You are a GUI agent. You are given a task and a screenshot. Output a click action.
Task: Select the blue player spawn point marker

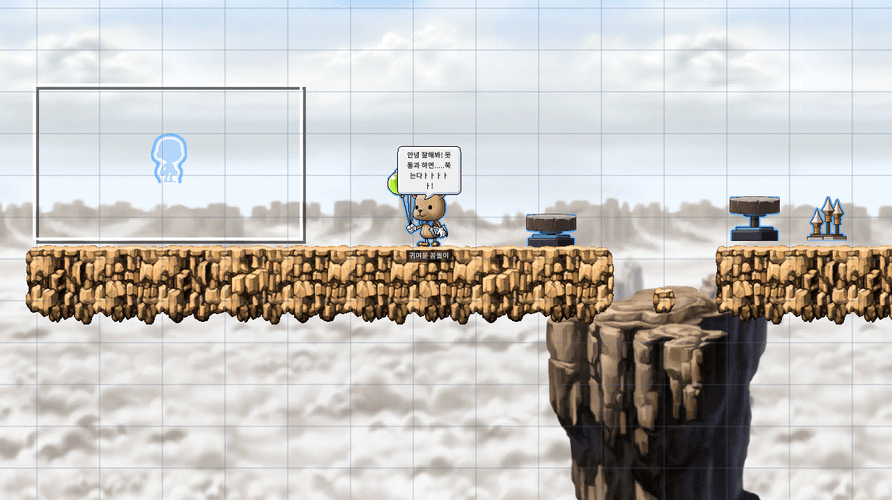point(169,159)
